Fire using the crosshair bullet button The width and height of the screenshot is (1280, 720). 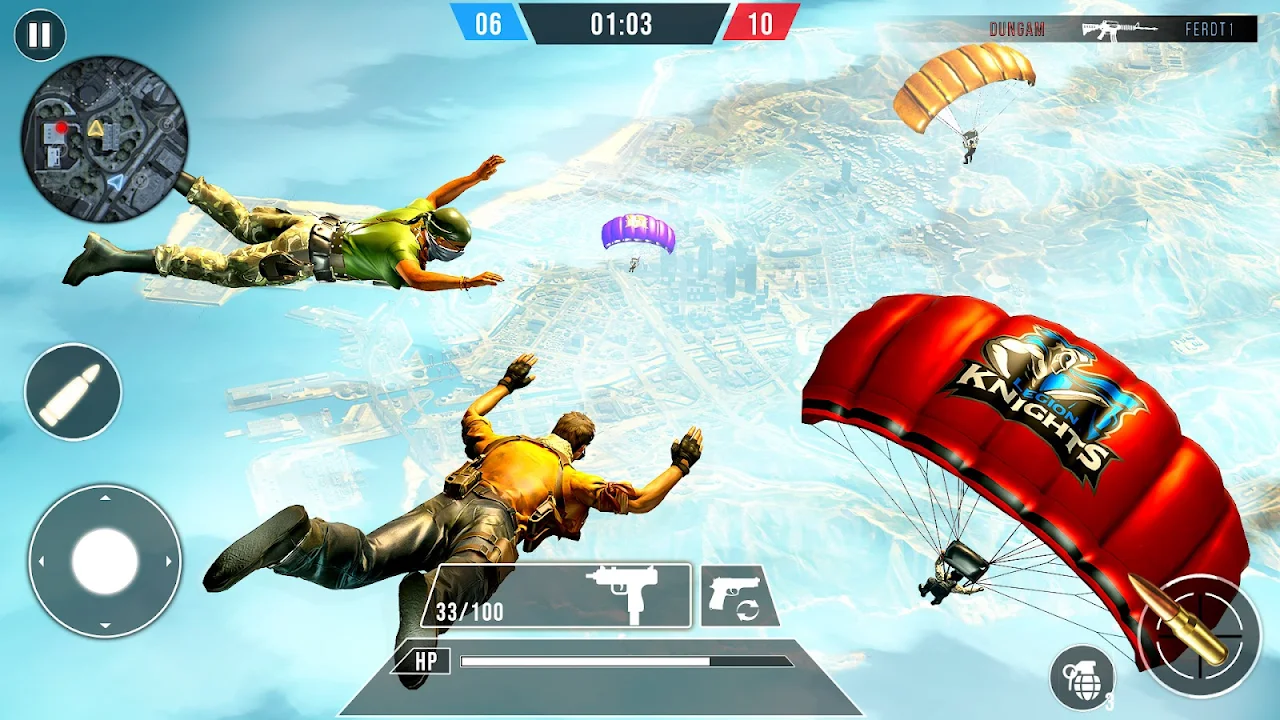1200,636
